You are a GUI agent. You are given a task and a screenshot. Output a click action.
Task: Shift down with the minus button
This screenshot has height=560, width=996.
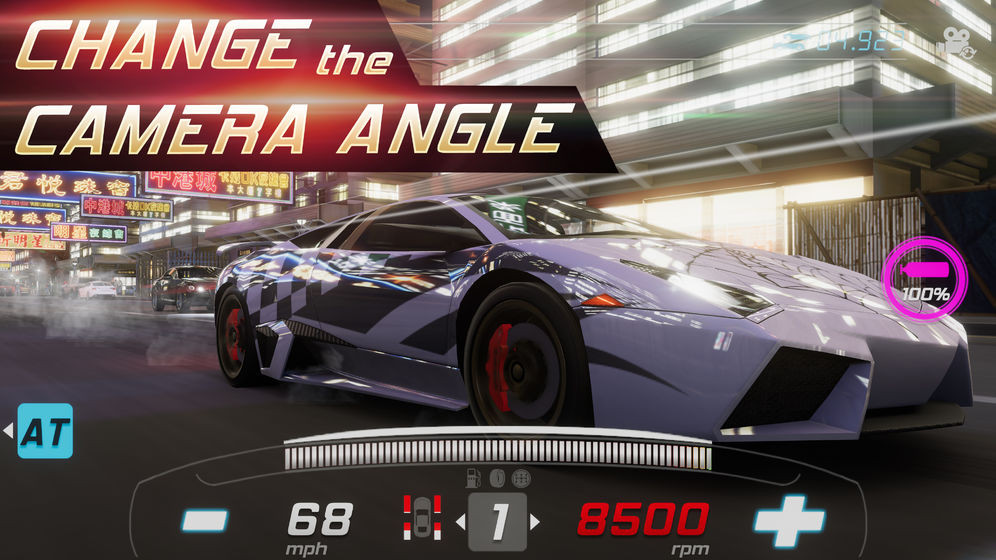tap(205, 521)
